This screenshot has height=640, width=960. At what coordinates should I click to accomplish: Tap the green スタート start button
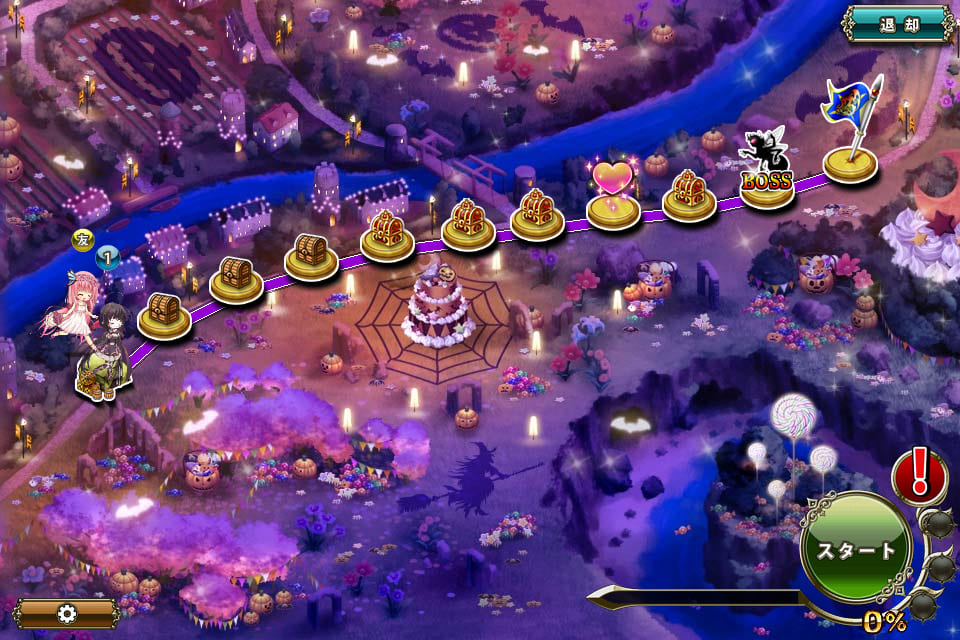coord(856,549)
